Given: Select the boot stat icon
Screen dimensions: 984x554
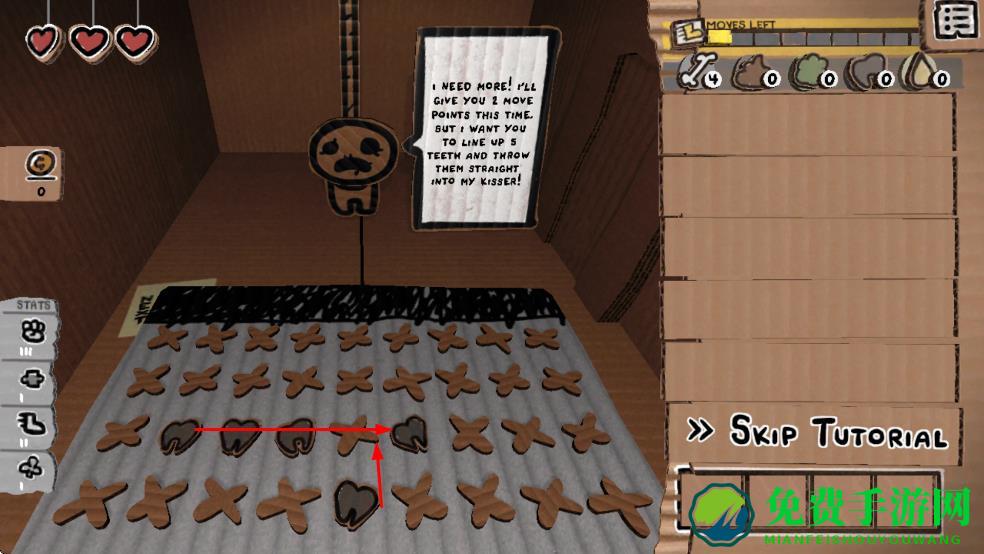Looking at the screenshot, I should click(x=31, y=424).
